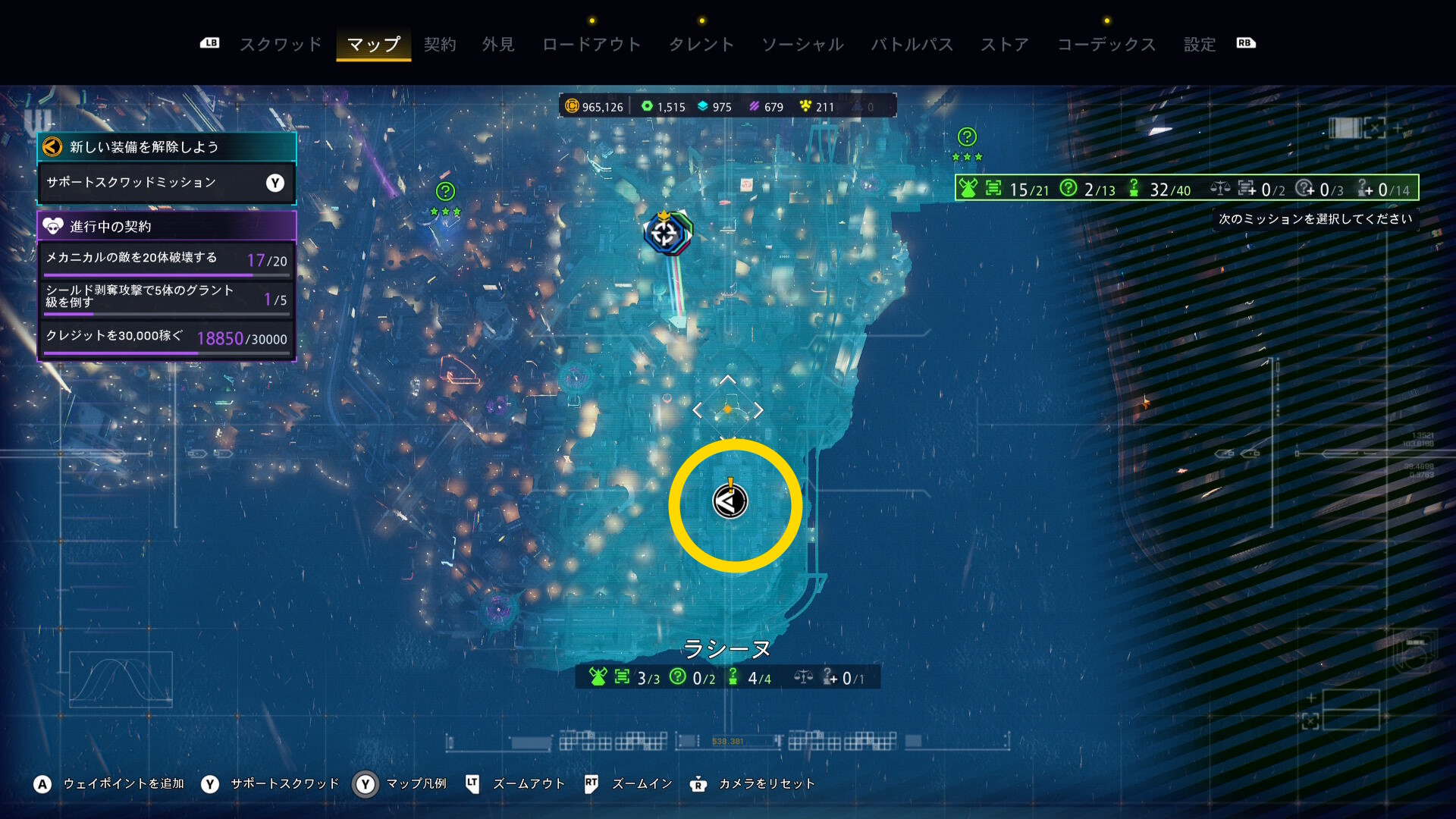Open the 契約 tab

click(x=440, y=45)
